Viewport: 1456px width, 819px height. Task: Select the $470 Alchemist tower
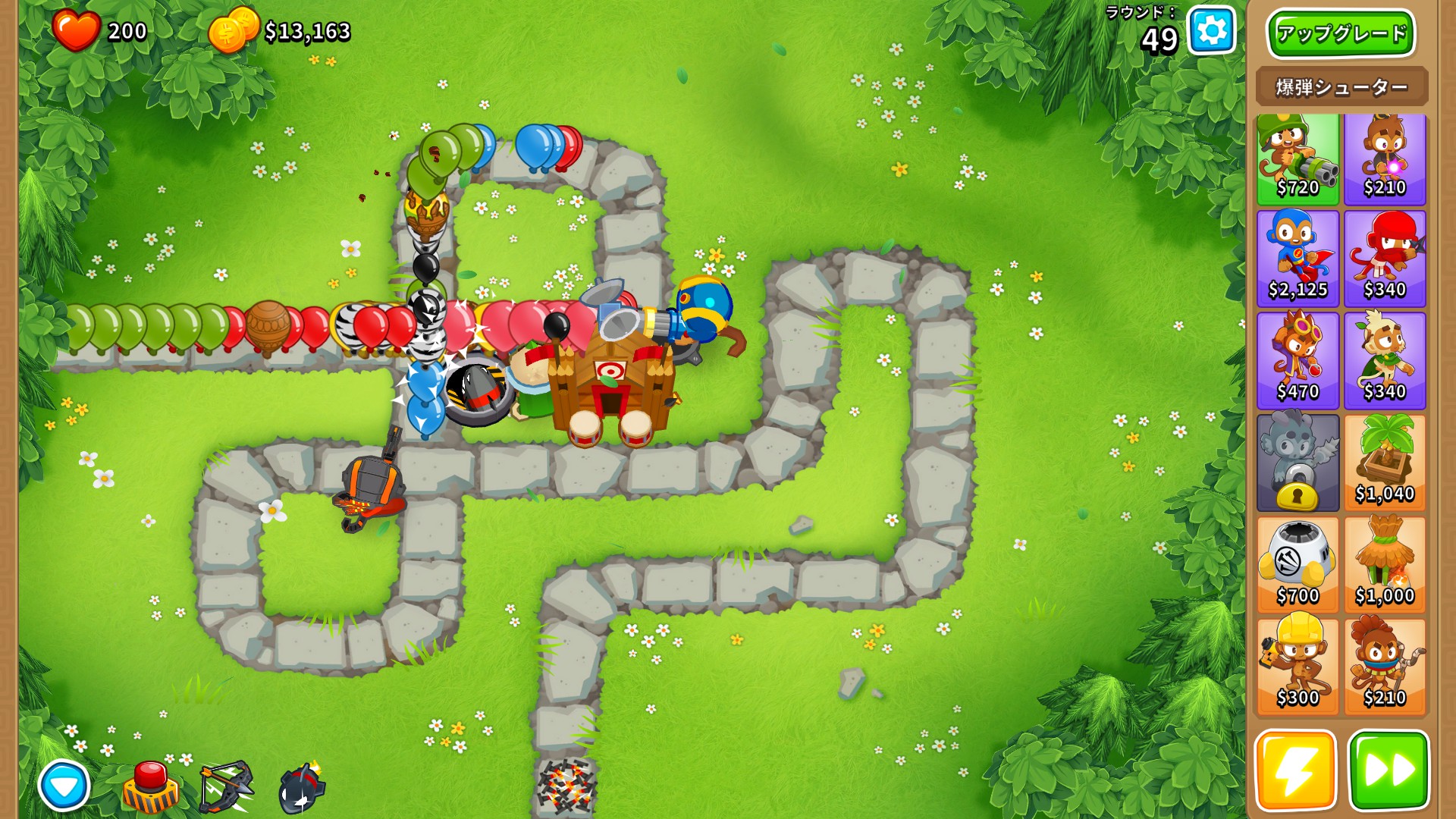(1298, 361)
